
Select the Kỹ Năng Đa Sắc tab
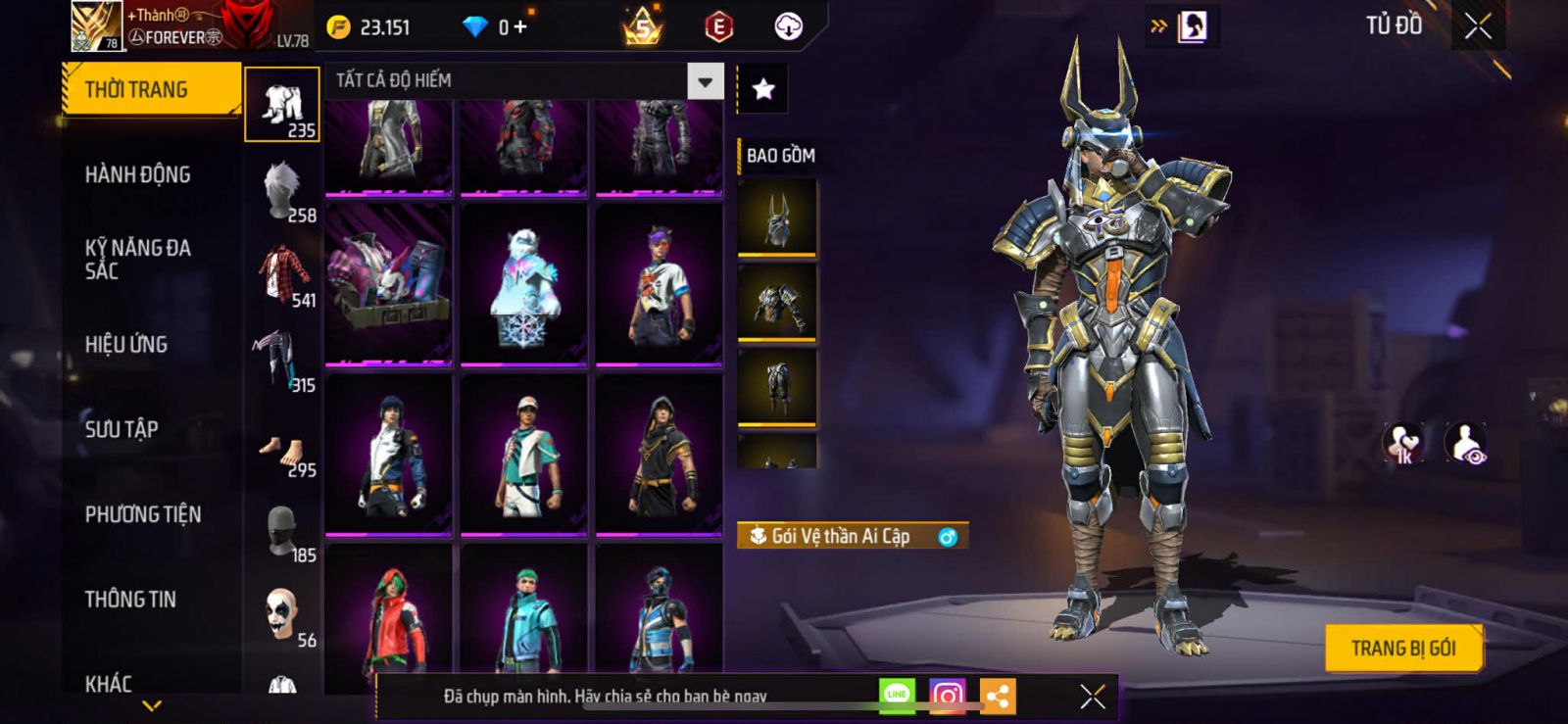[138, 259]
